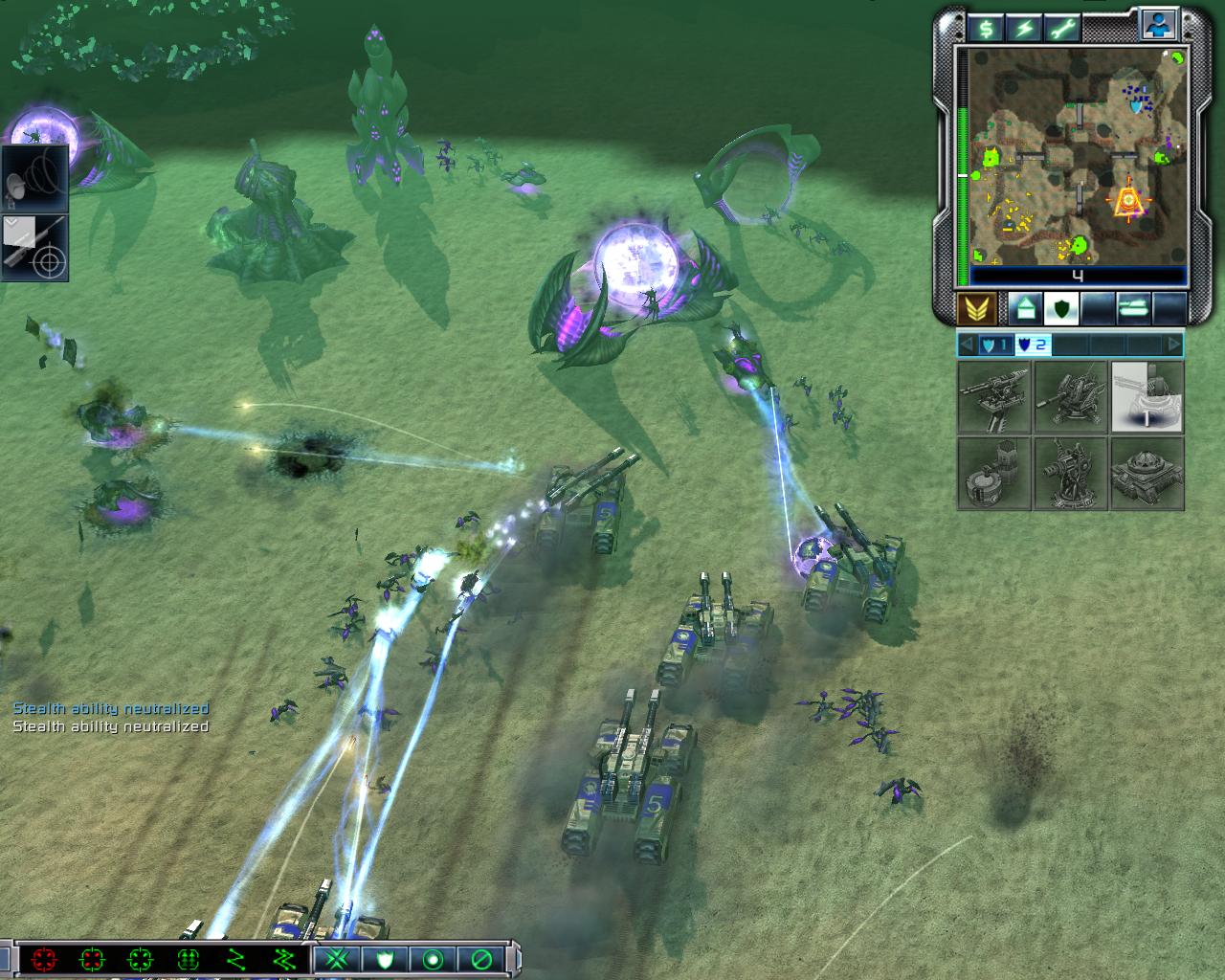Build the silo-like tower structure

(994, 474)
